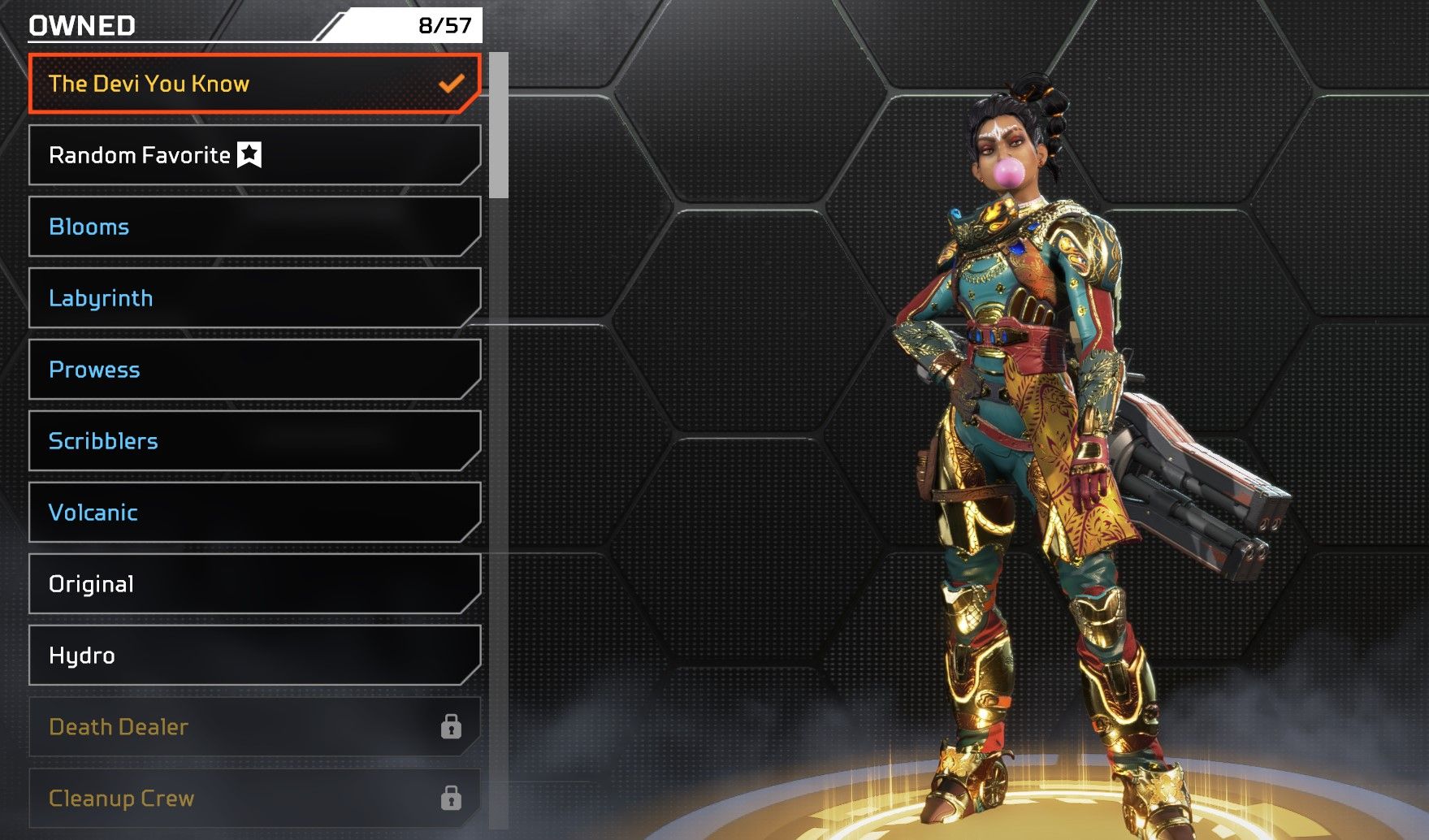The height and width of the screenshot is (840, 1429).
Task: Click the skin list scrollbar
Action: (x=499, y=126)
